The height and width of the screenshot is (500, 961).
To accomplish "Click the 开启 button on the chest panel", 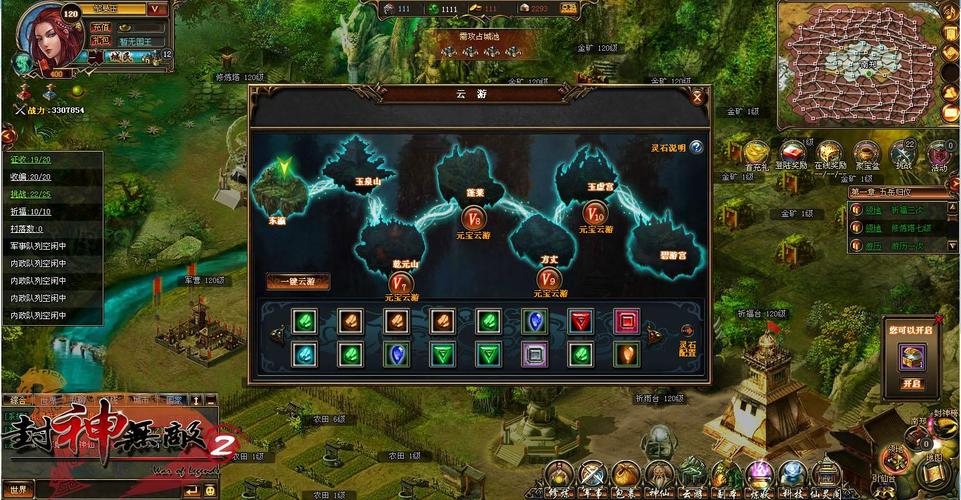I will click(910, 384).
